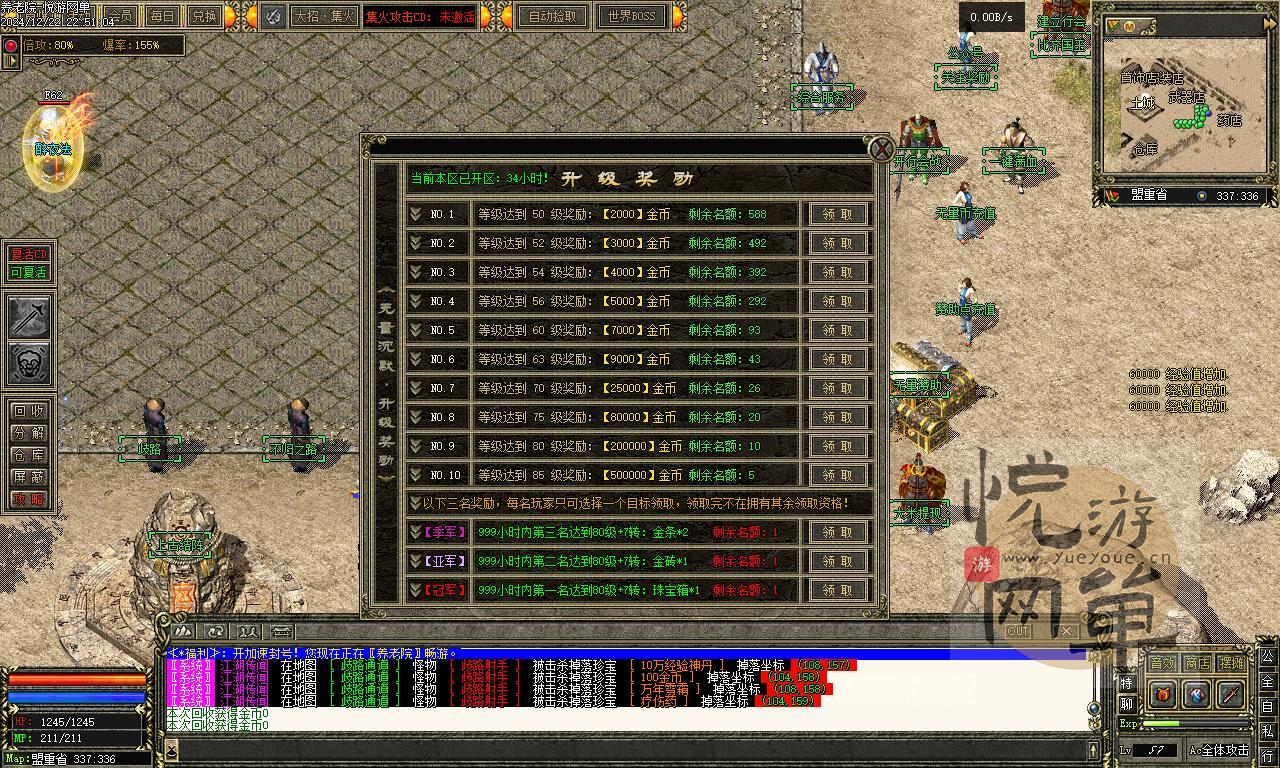This screenshot has width=1280, height=768.
Task: Activate the 大招·集火 skill button
Action: pyautogui.click(x=323, y=16)
